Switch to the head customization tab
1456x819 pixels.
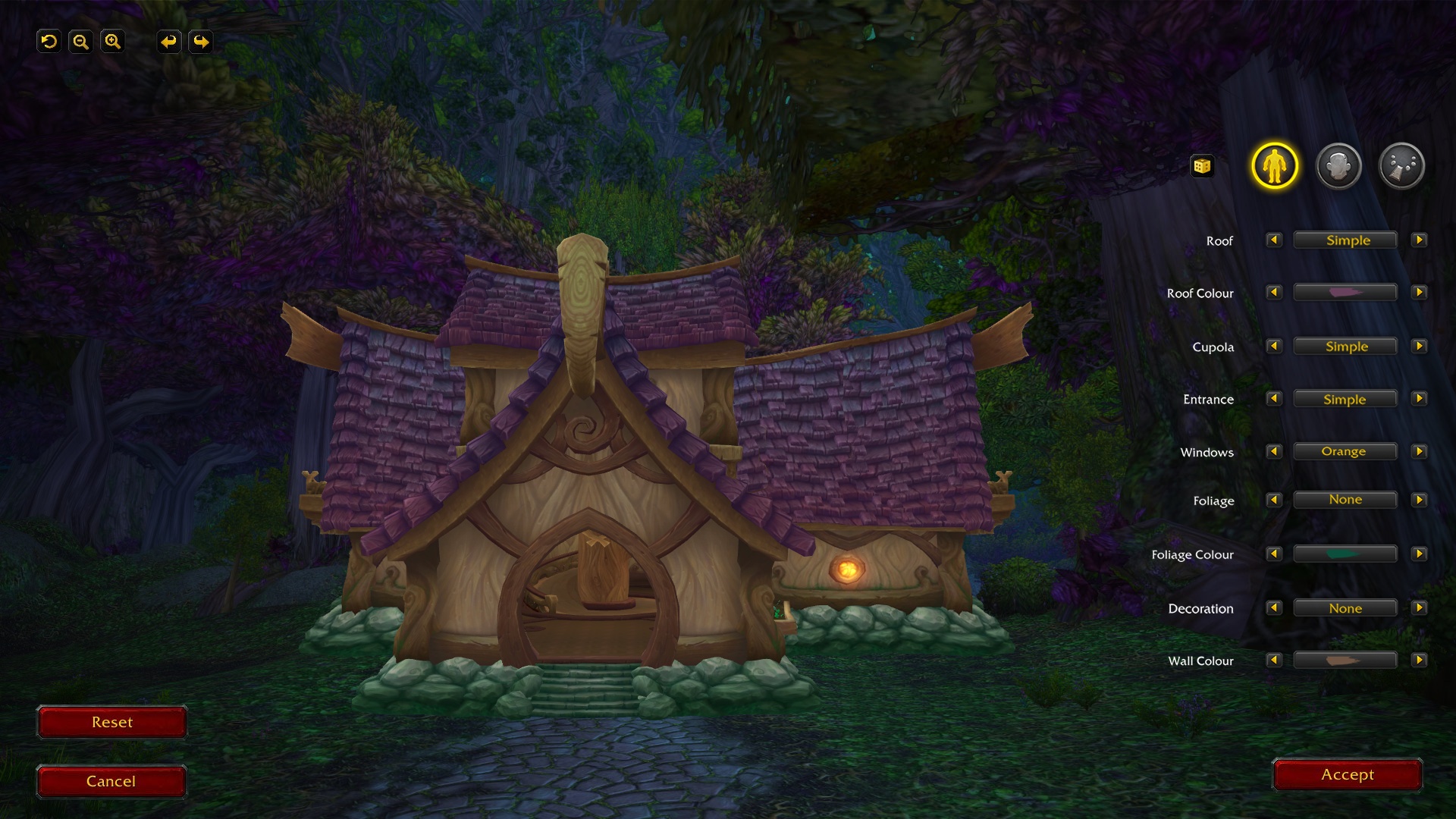point(1340,165)
